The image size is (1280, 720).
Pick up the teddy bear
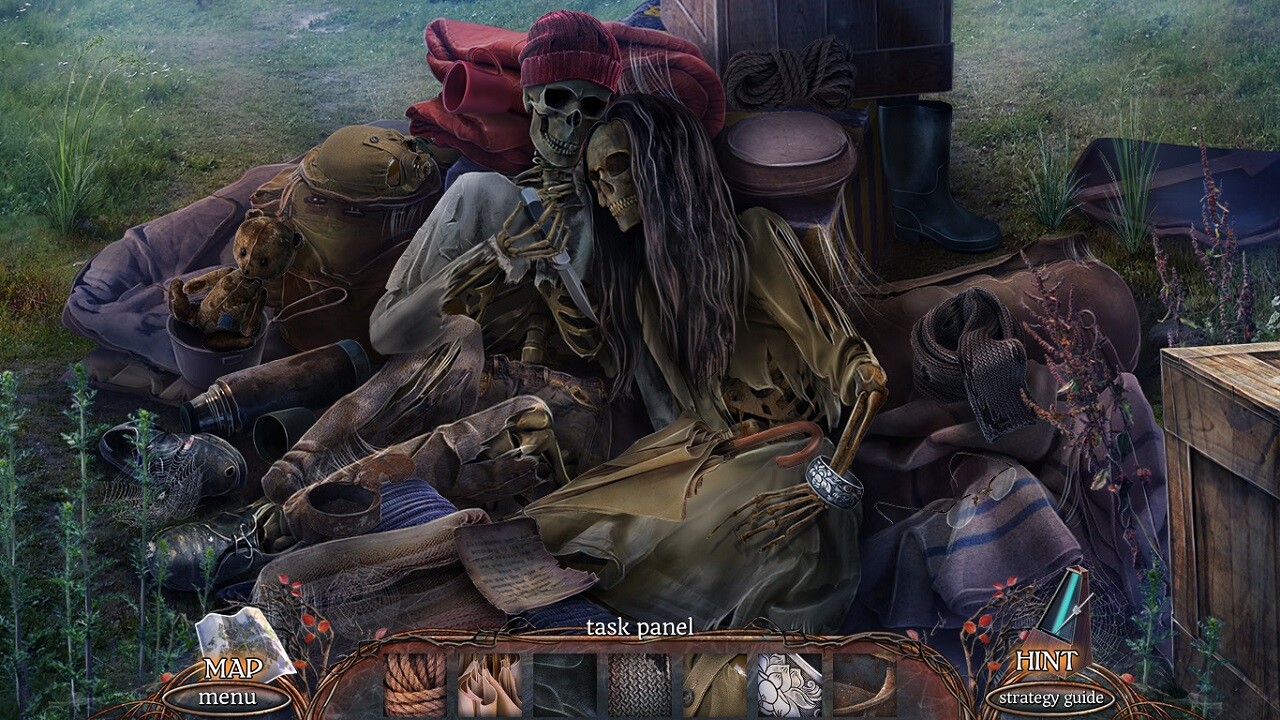(x=241, y=275)
